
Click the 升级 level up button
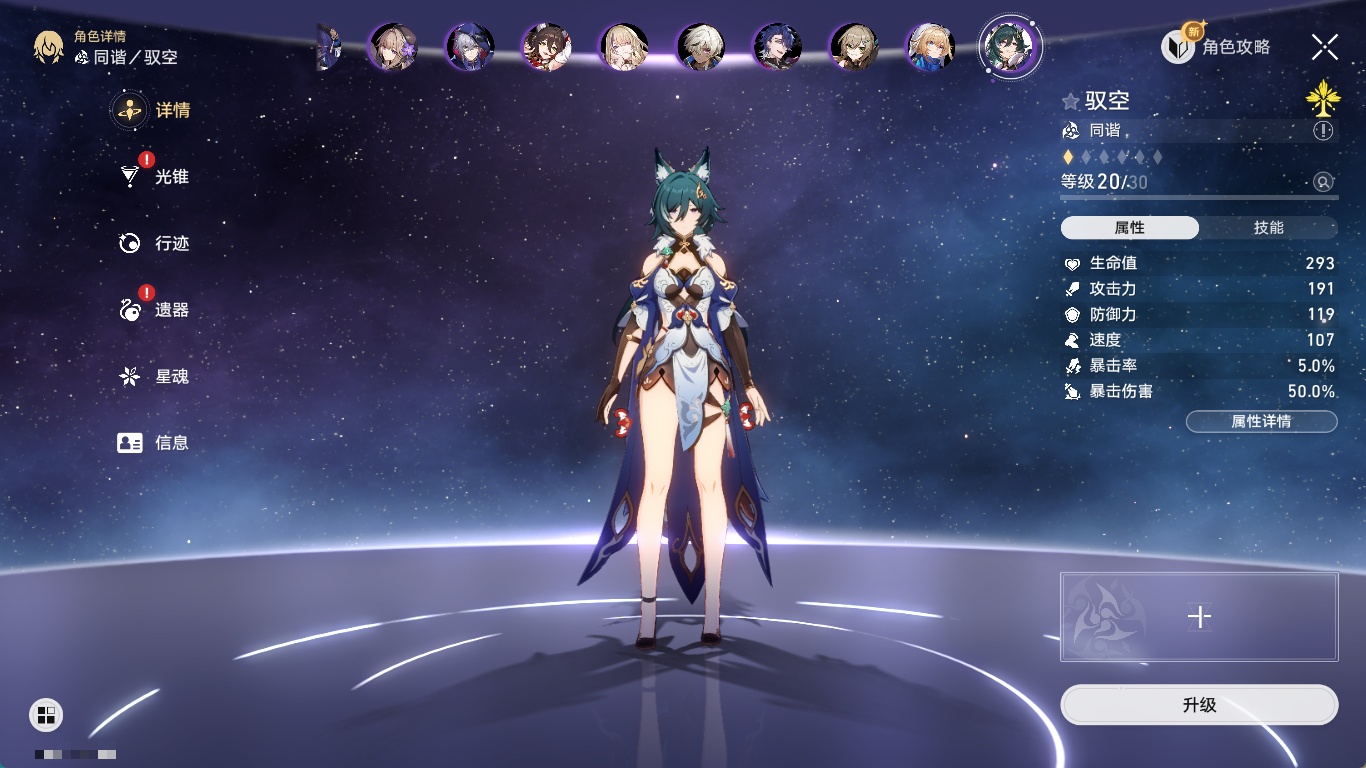[x=1199, y=705]
